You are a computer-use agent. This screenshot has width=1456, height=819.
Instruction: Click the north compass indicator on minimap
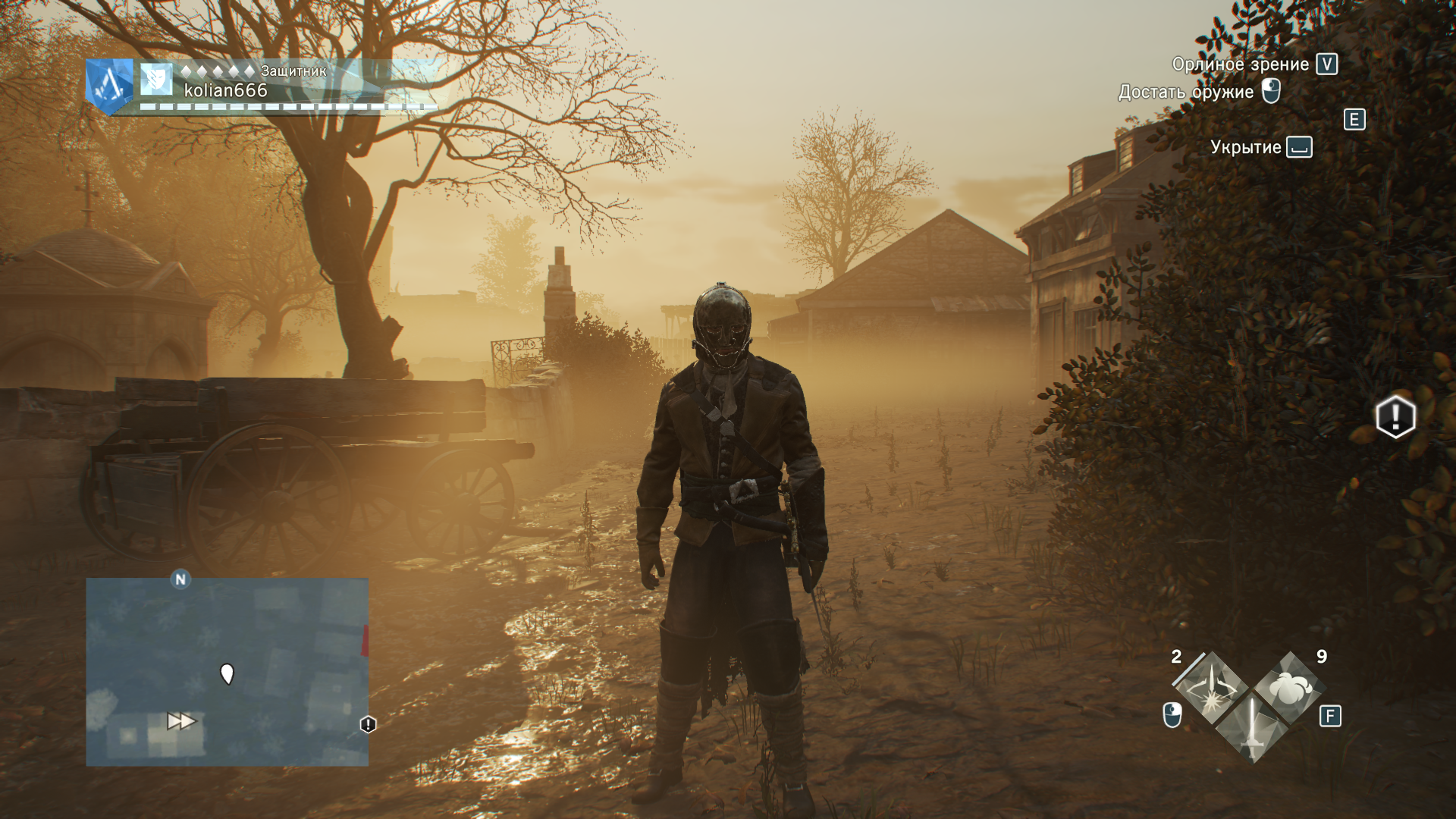point(180,580)
